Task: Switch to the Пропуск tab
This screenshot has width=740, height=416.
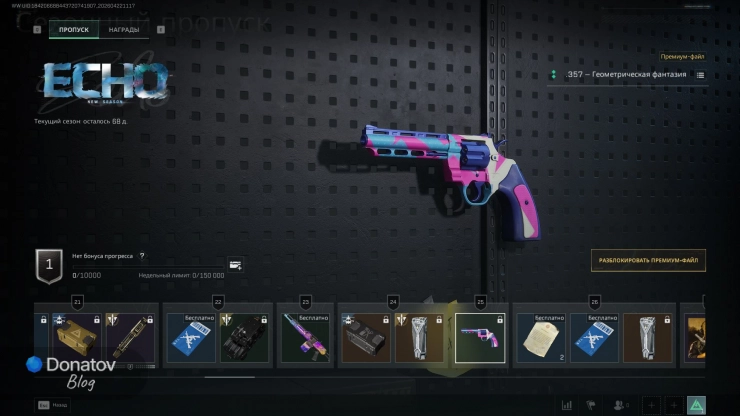Action: click(x=73, y=30)
